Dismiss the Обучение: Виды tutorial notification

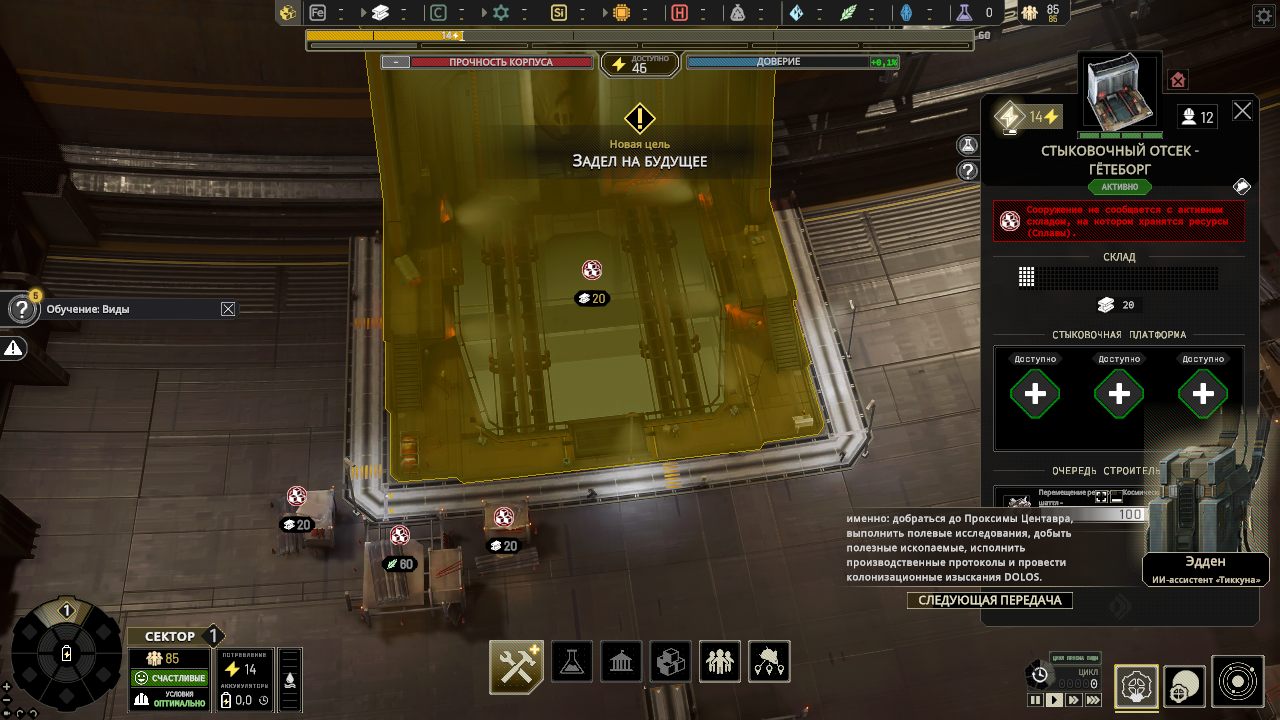click(228, 309)
